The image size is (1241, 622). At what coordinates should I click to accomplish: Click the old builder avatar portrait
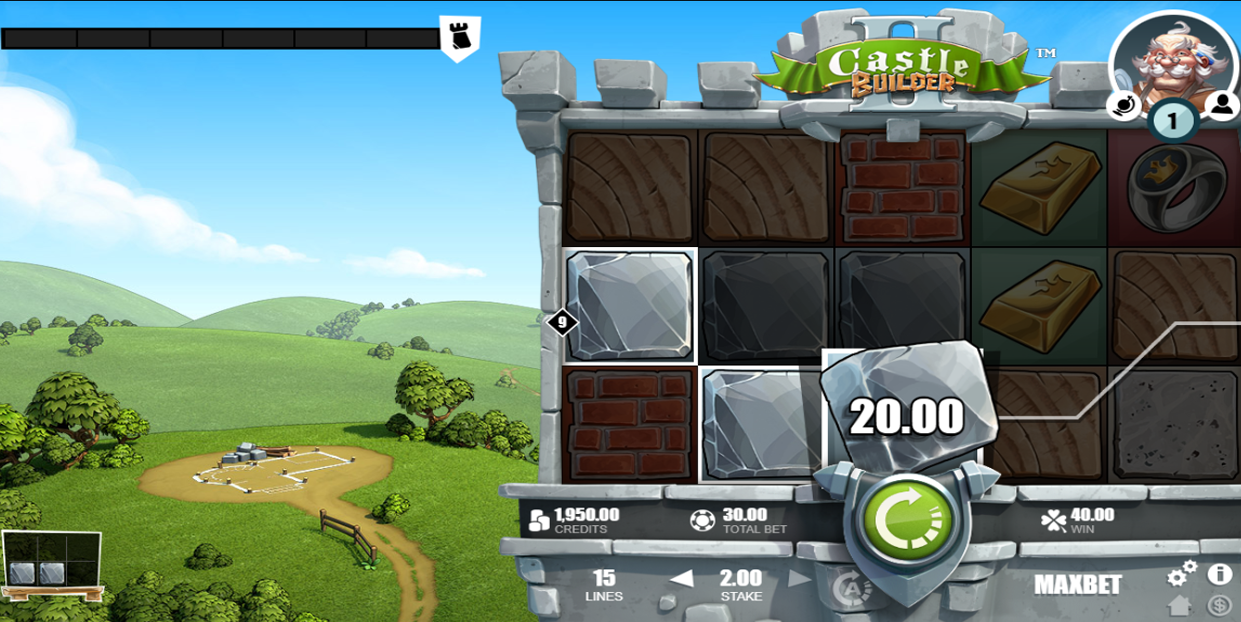coord(1171,60)
